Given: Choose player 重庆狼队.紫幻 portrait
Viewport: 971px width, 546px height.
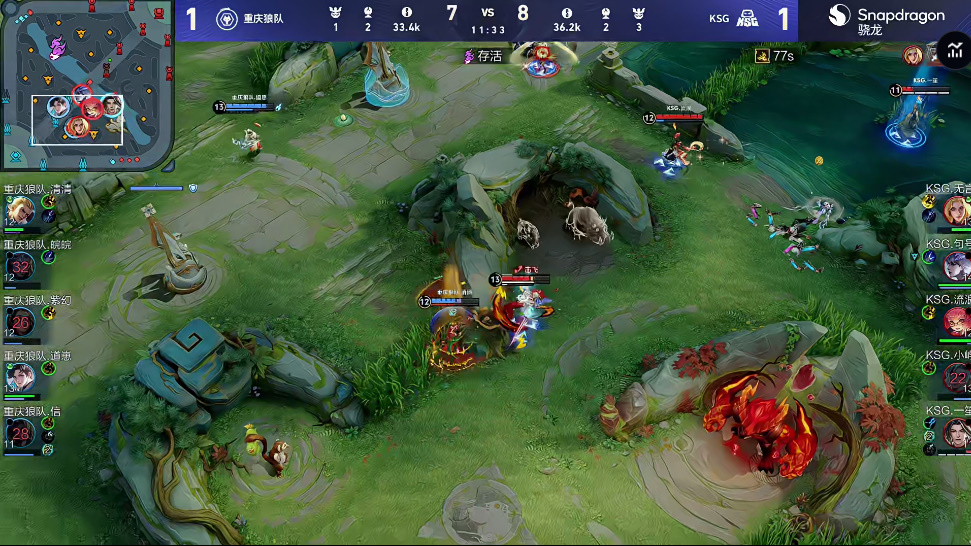Looking at the screenshot, I should (x=20, y=322).
